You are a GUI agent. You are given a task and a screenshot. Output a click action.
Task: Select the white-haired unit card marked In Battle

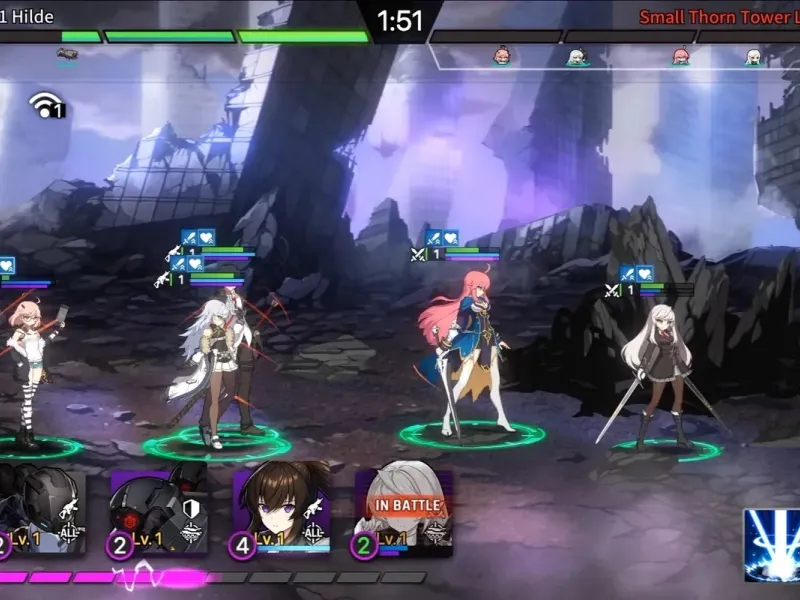coord(403,510)
